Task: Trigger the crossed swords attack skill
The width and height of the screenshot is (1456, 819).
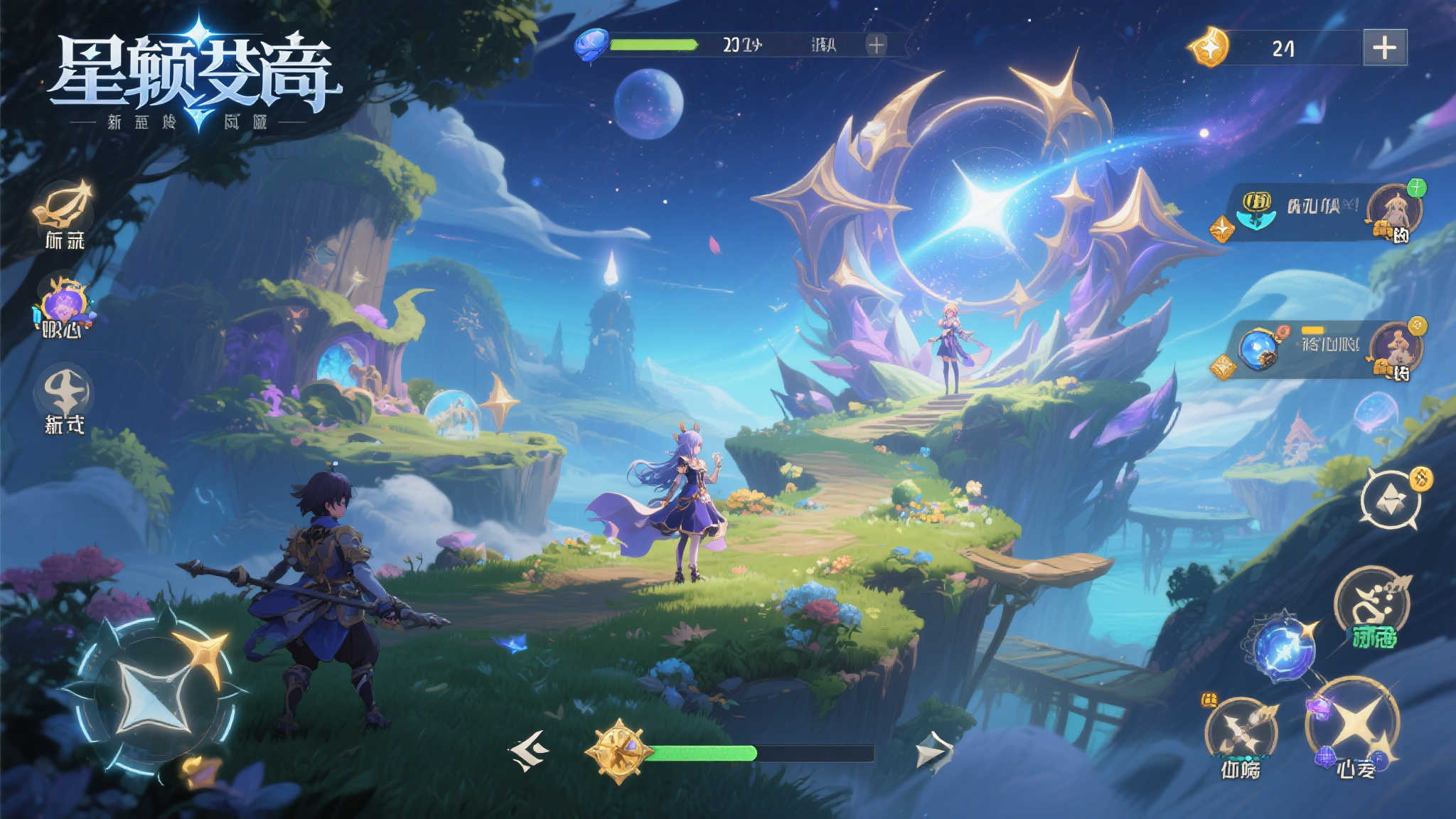Action: click(x=1241, y=732)
